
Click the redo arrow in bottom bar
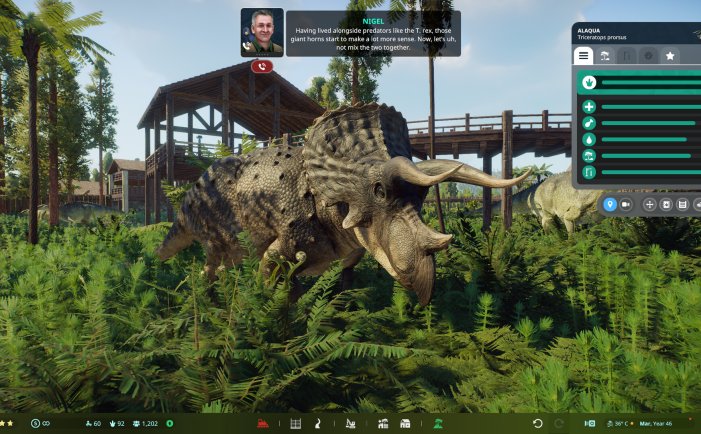pos(555,424)
